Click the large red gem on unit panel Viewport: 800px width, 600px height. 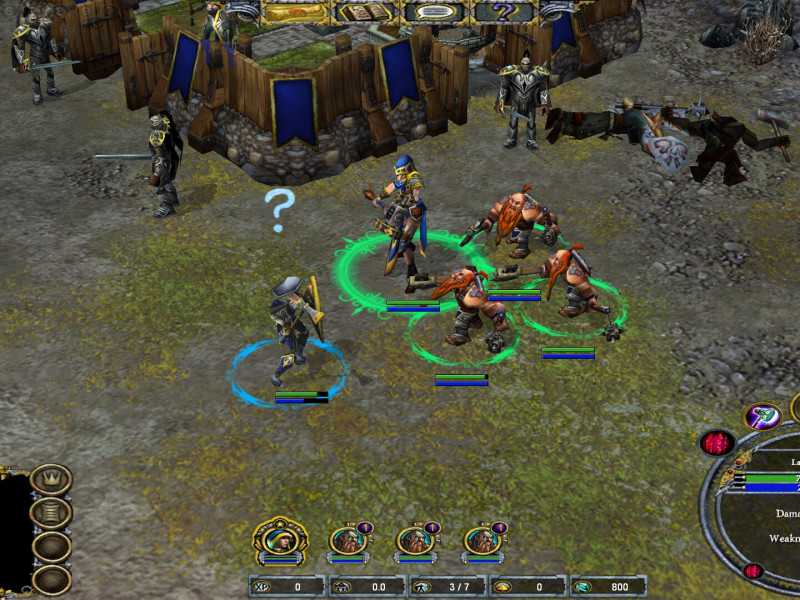click(717, 442)
